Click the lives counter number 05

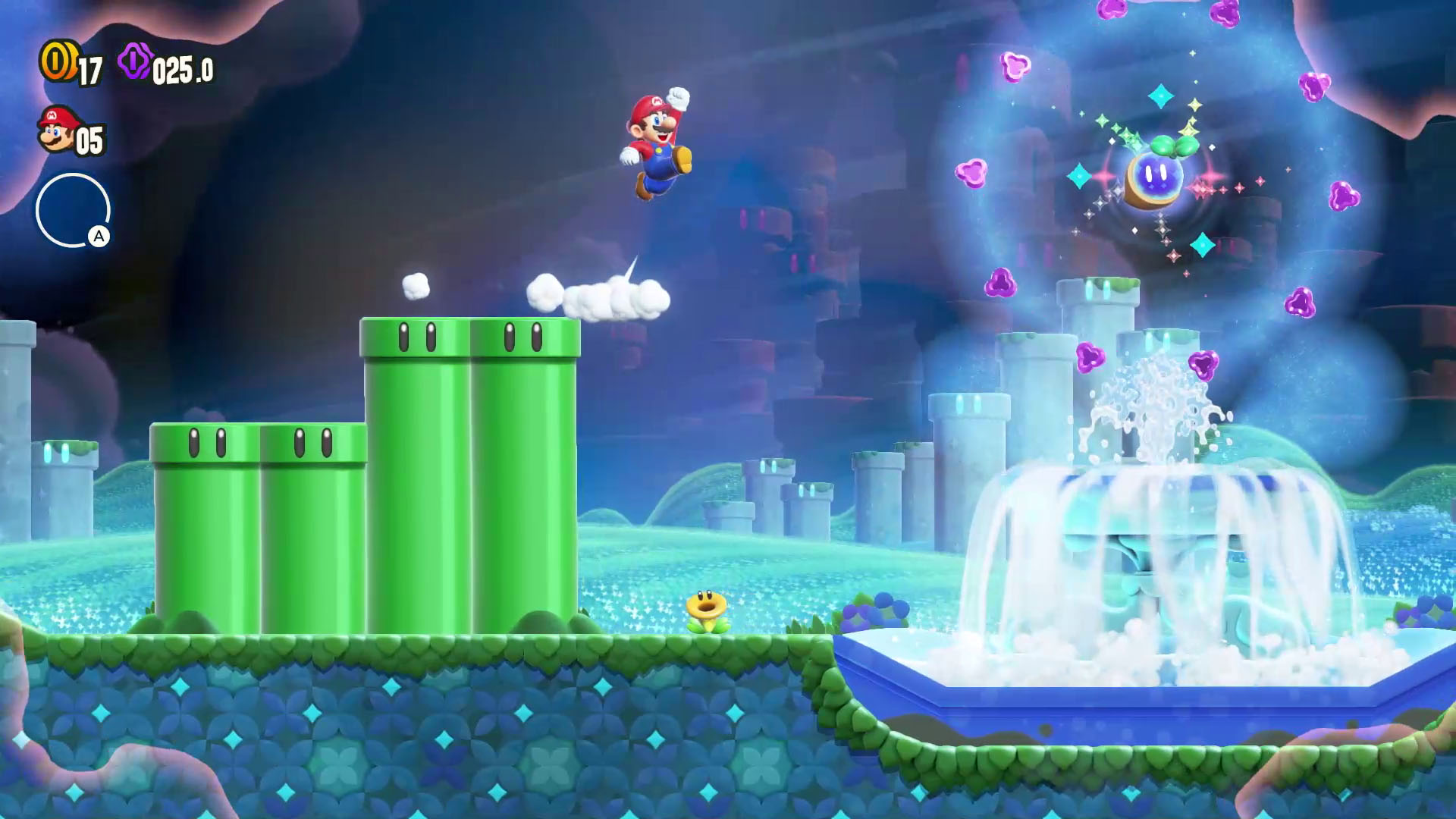point(88,139)
